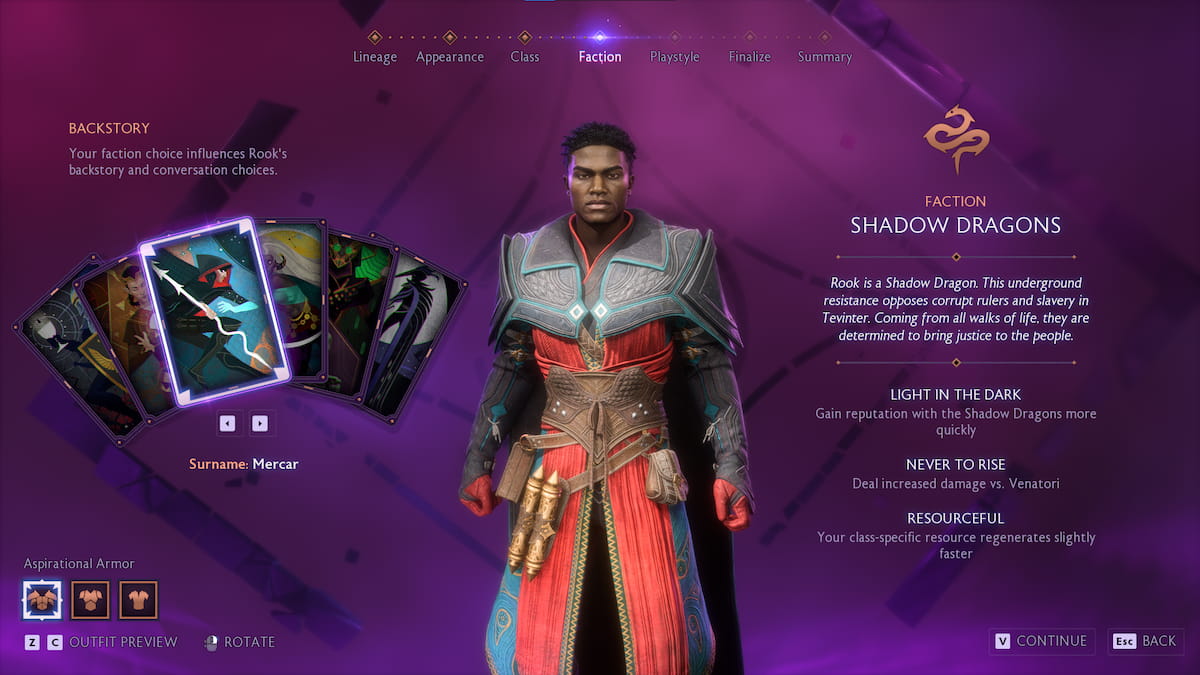
Task: Choose the highlighted Shadow Dragons archer card
Action: [x=215, y=310]
